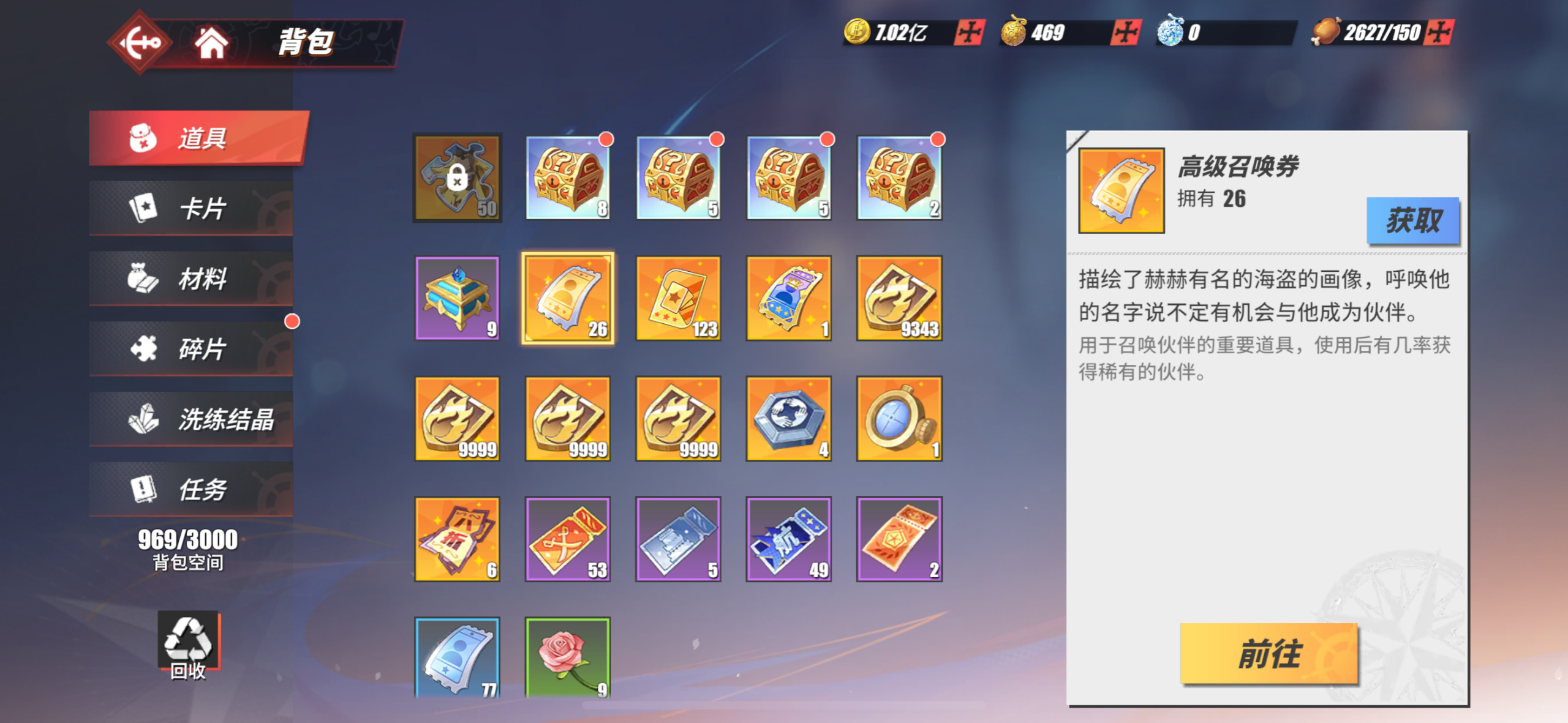Show the 洗练结晶 tab
Image resolution: width=1568 pixels, height=723 pixels.
(191, 419)
